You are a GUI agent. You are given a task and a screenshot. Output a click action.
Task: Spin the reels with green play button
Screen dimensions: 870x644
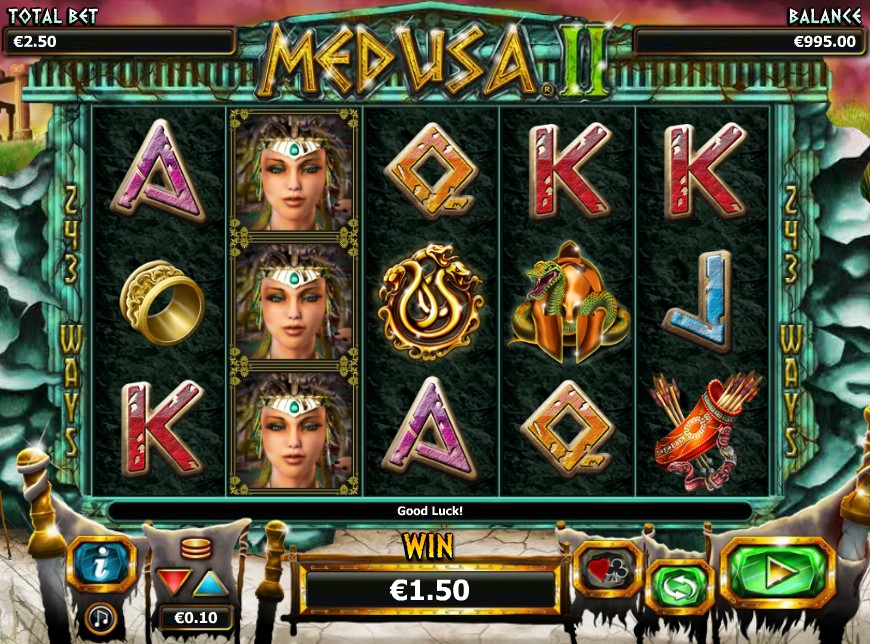coord(777,573)
